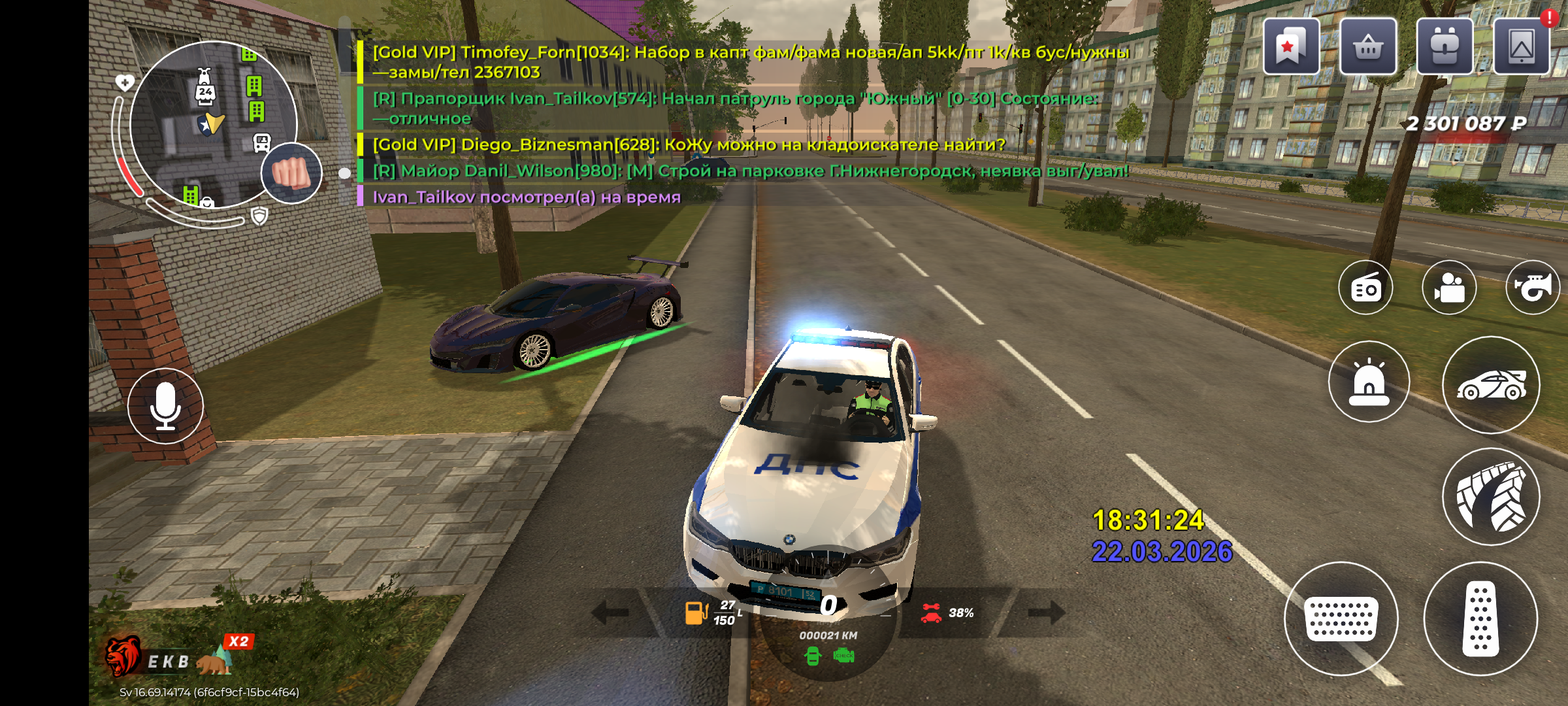Tap the tall gas pedal
The image size is (1568, 706).
[x=1480, y=618]
